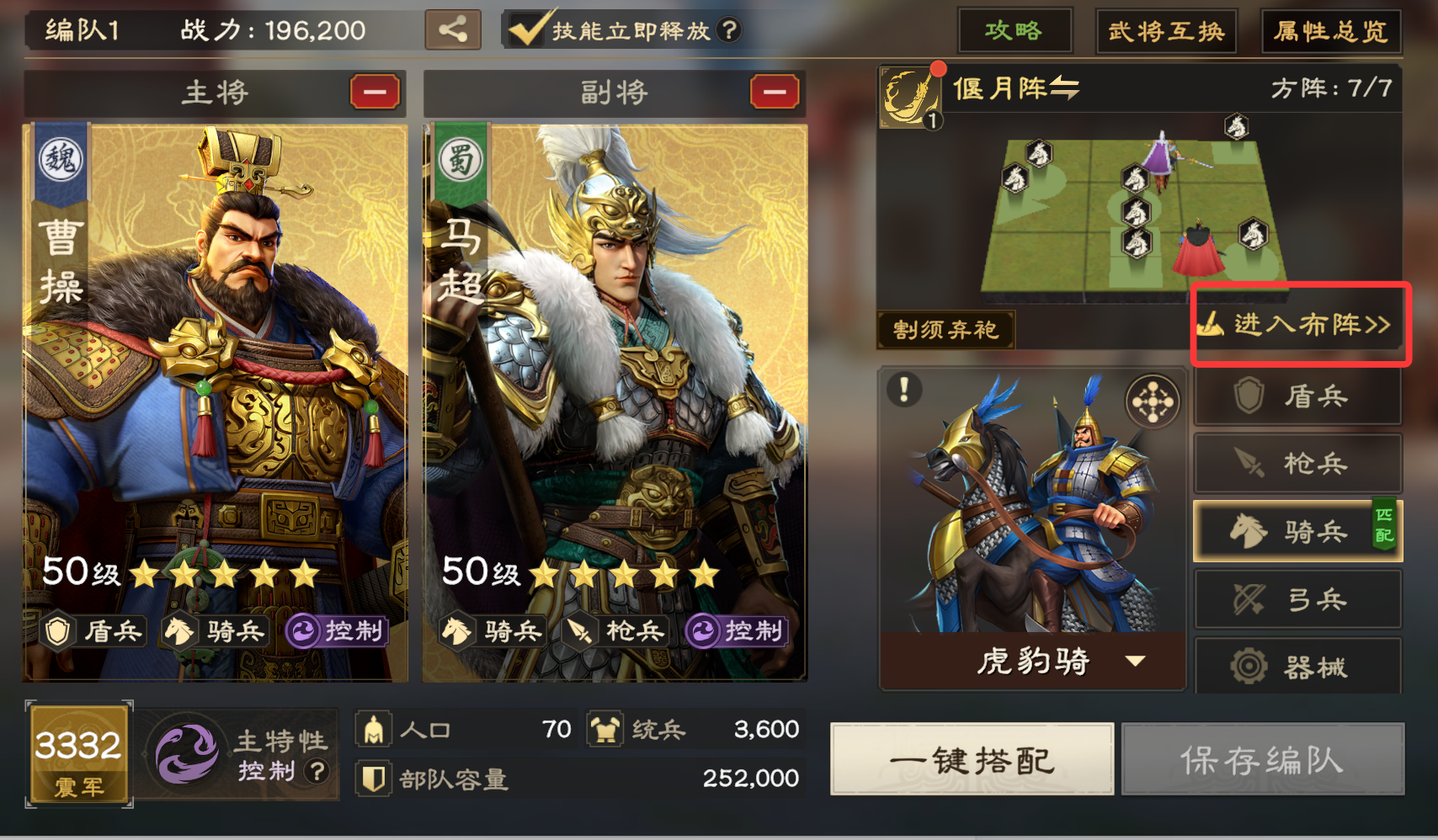Open the share icon next to 战力
Screen dimensions: 1438x840
453,30
